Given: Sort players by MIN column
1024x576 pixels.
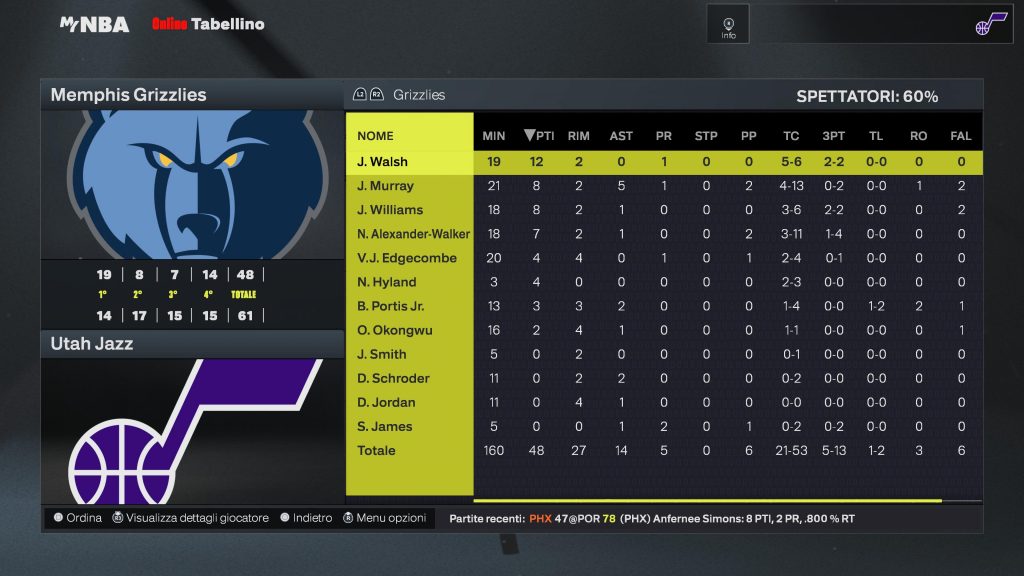Looking at the screenshot, I should [494, 136].
